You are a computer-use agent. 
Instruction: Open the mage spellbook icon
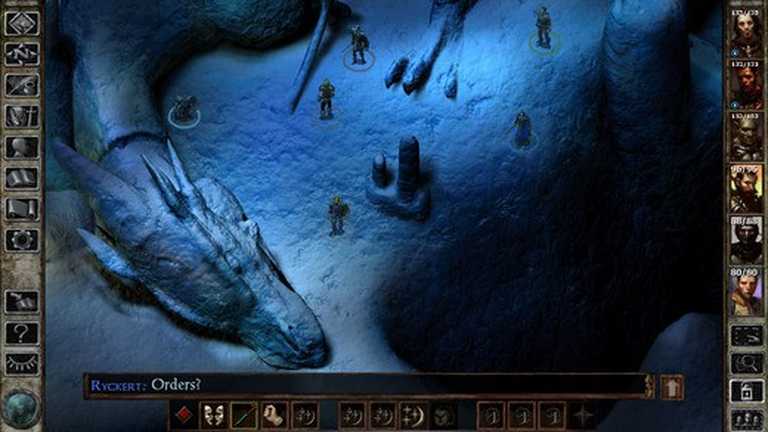click(x=22, y=178)
